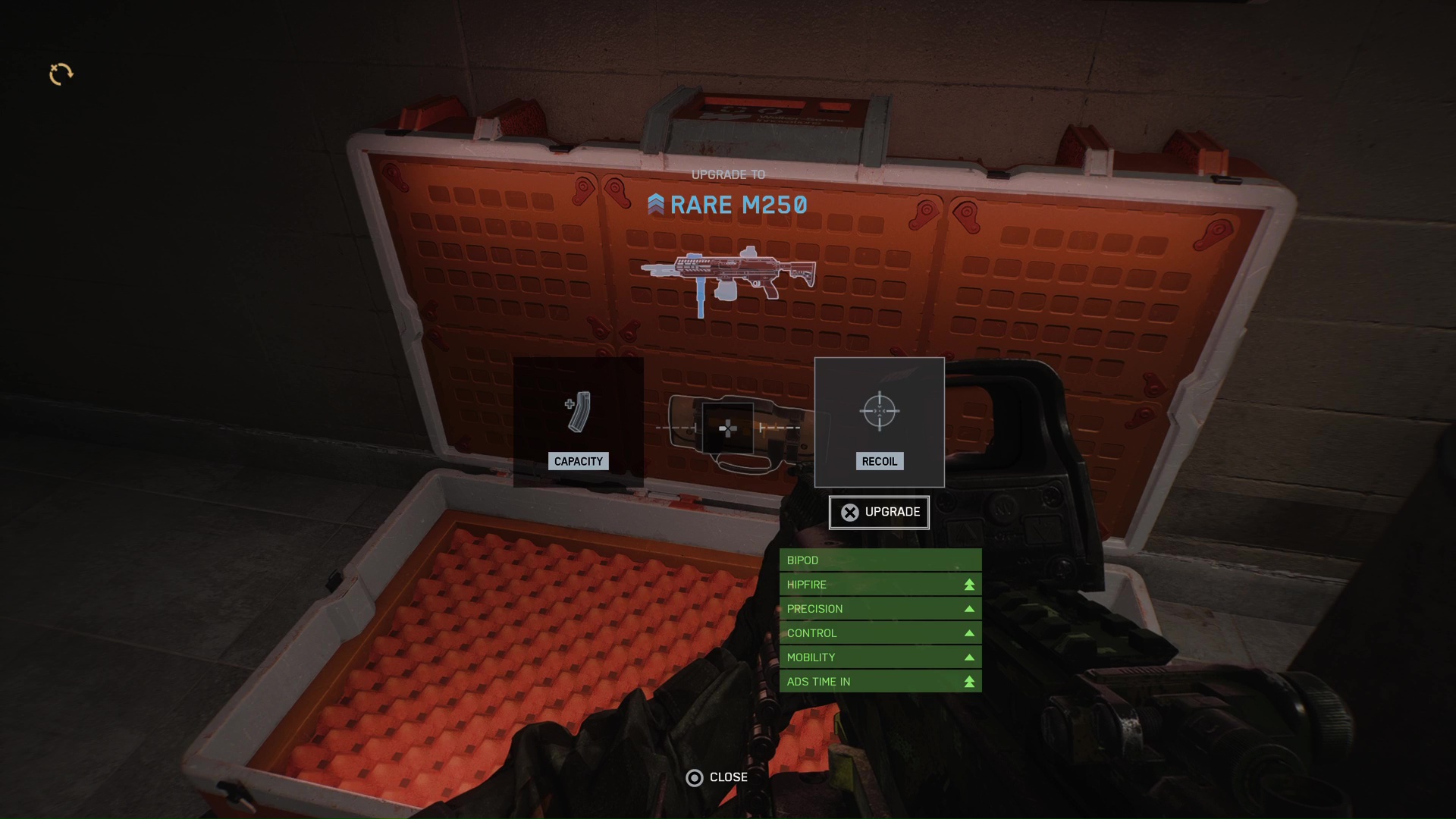Expand the PRECISION stat arrow
1456x819 pixels.
[x=968, y=608]
